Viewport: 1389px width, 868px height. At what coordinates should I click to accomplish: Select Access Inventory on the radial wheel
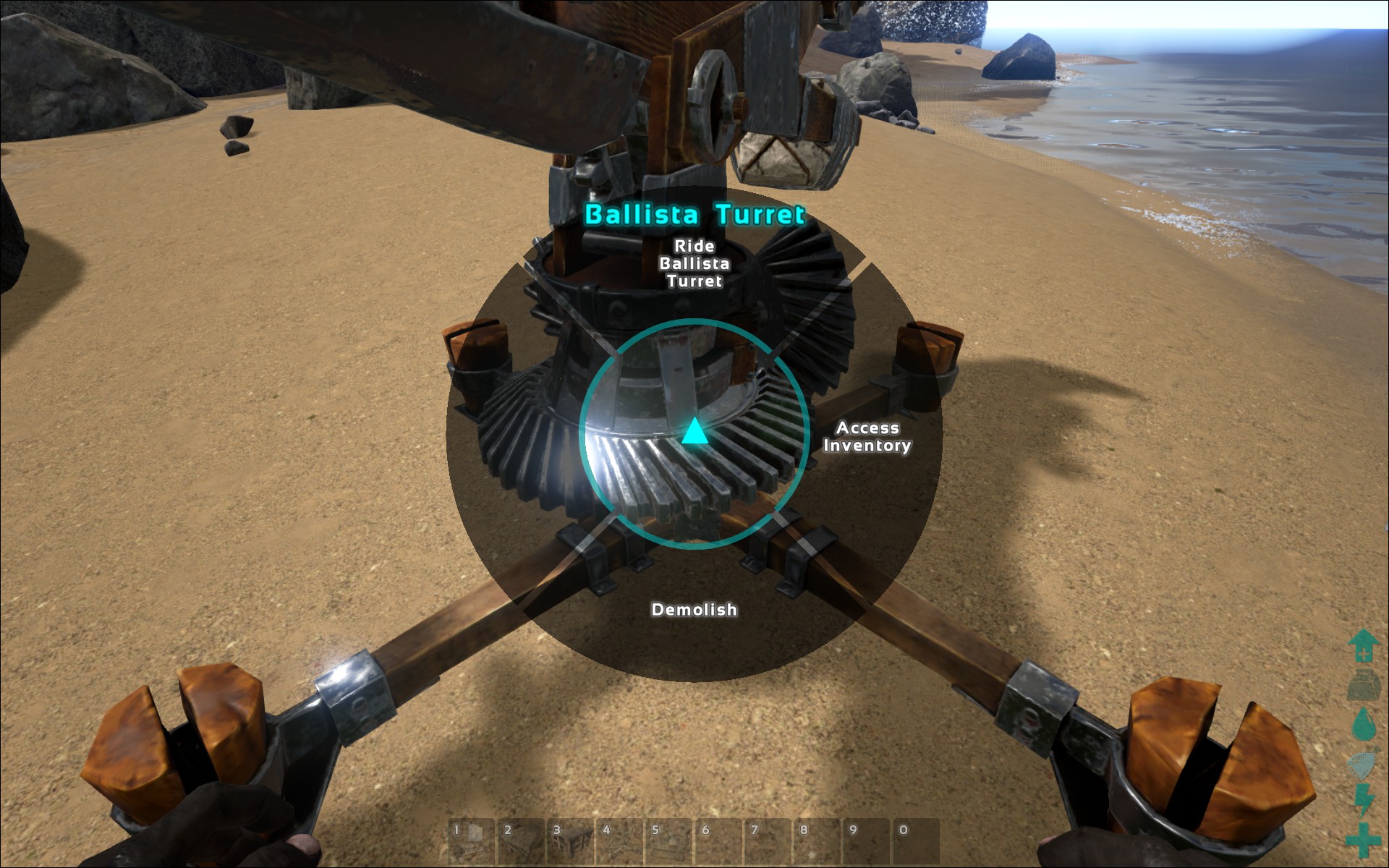867,437
